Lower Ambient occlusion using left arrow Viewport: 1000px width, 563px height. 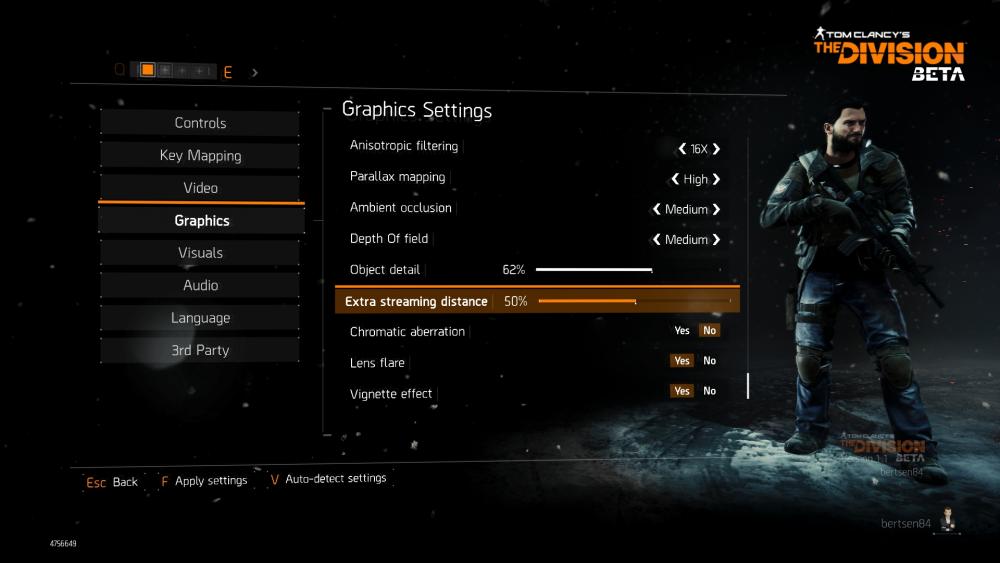(657, 210)
